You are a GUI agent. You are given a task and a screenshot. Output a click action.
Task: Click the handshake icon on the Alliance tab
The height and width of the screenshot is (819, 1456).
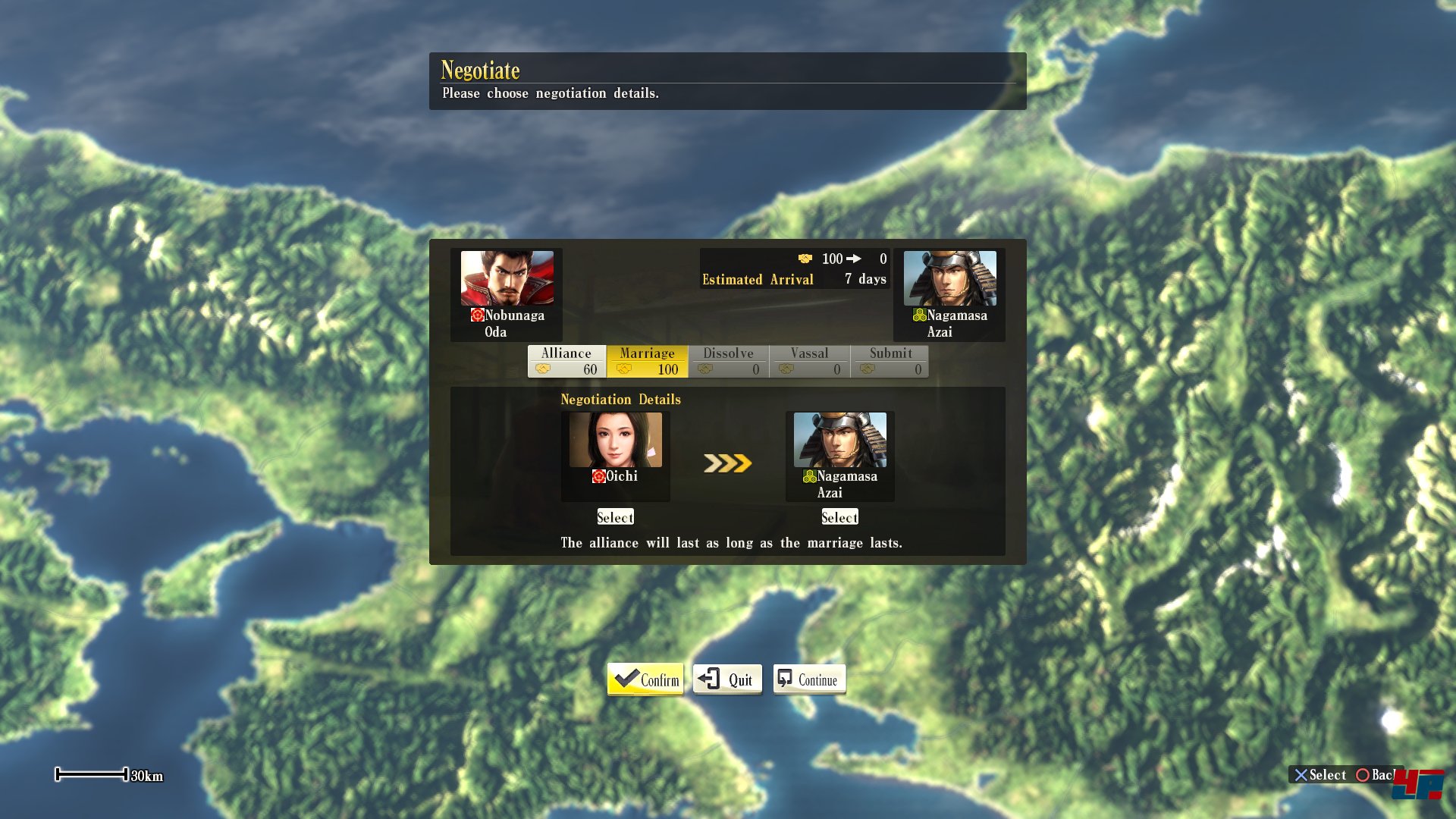click(543, 370)
